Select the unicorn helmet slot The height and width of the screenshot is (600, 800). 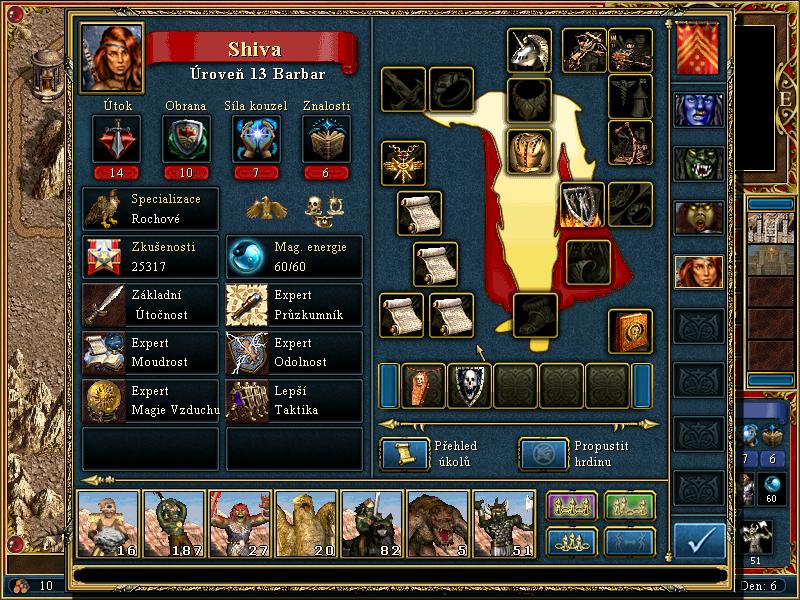[530, 49]
